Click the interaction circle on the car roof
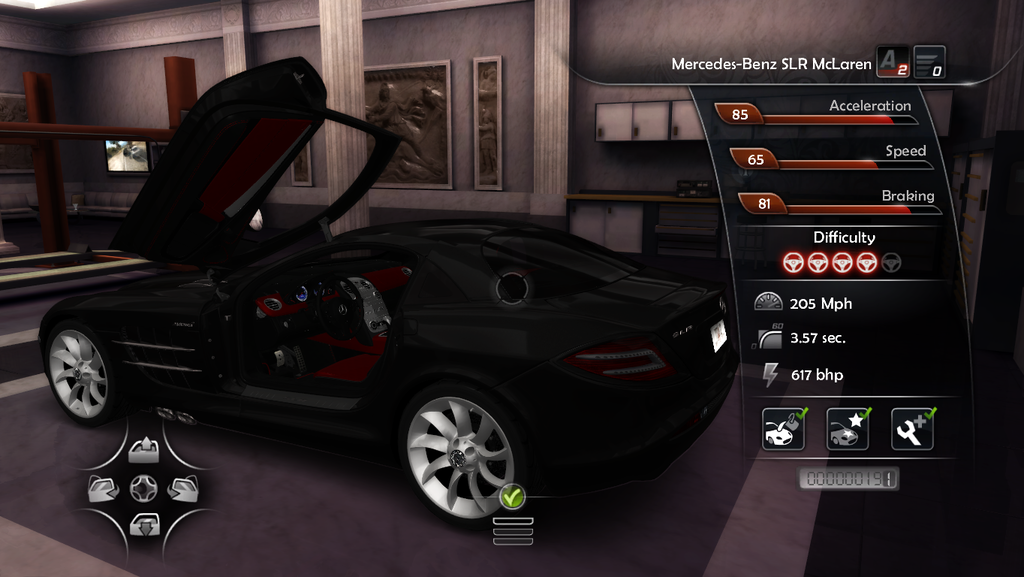The width and height of the screenshot is (1024, 577). [x=514, y=287]
